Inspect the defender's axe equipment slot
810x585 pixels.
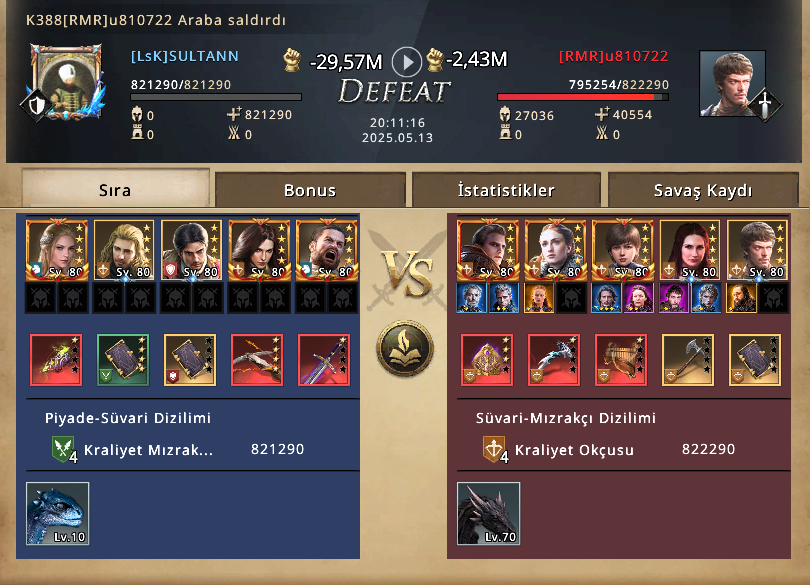click(x=688, y=360)
